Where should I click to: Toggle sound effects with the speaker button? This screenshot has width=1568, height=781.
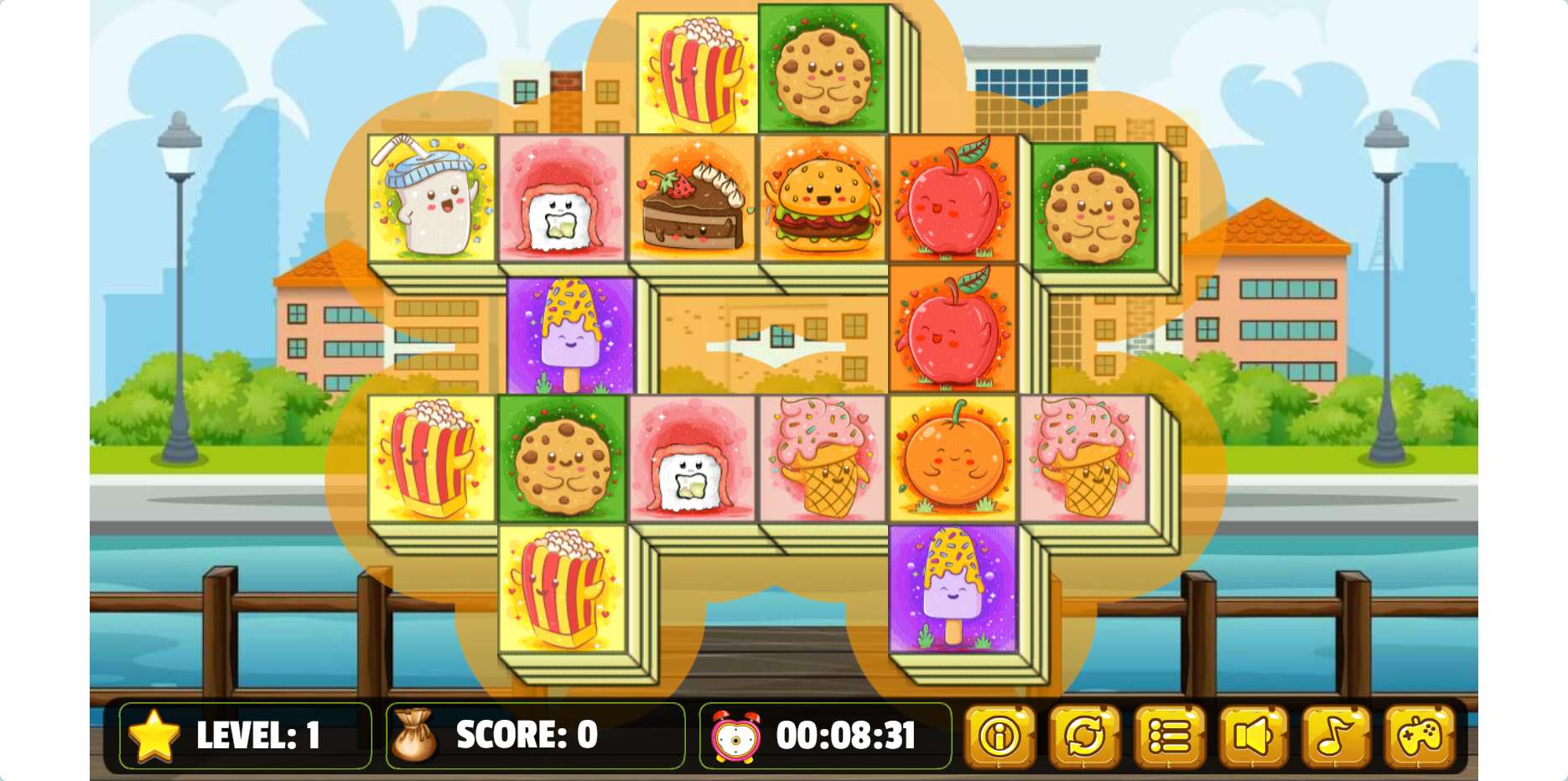[x=1253, y=737]
